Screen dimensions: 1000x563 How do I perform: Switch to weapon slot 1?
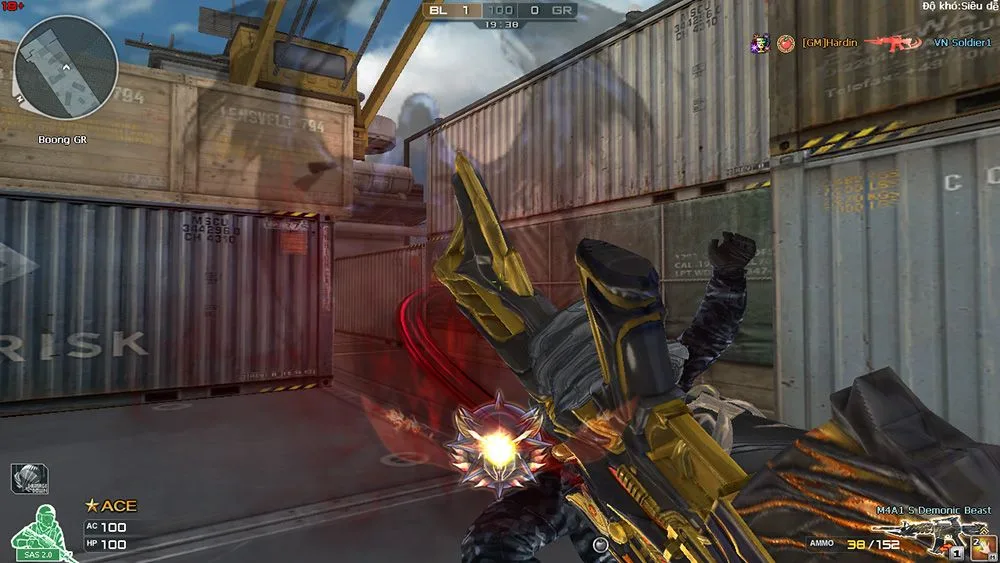[x=957, y=552]
